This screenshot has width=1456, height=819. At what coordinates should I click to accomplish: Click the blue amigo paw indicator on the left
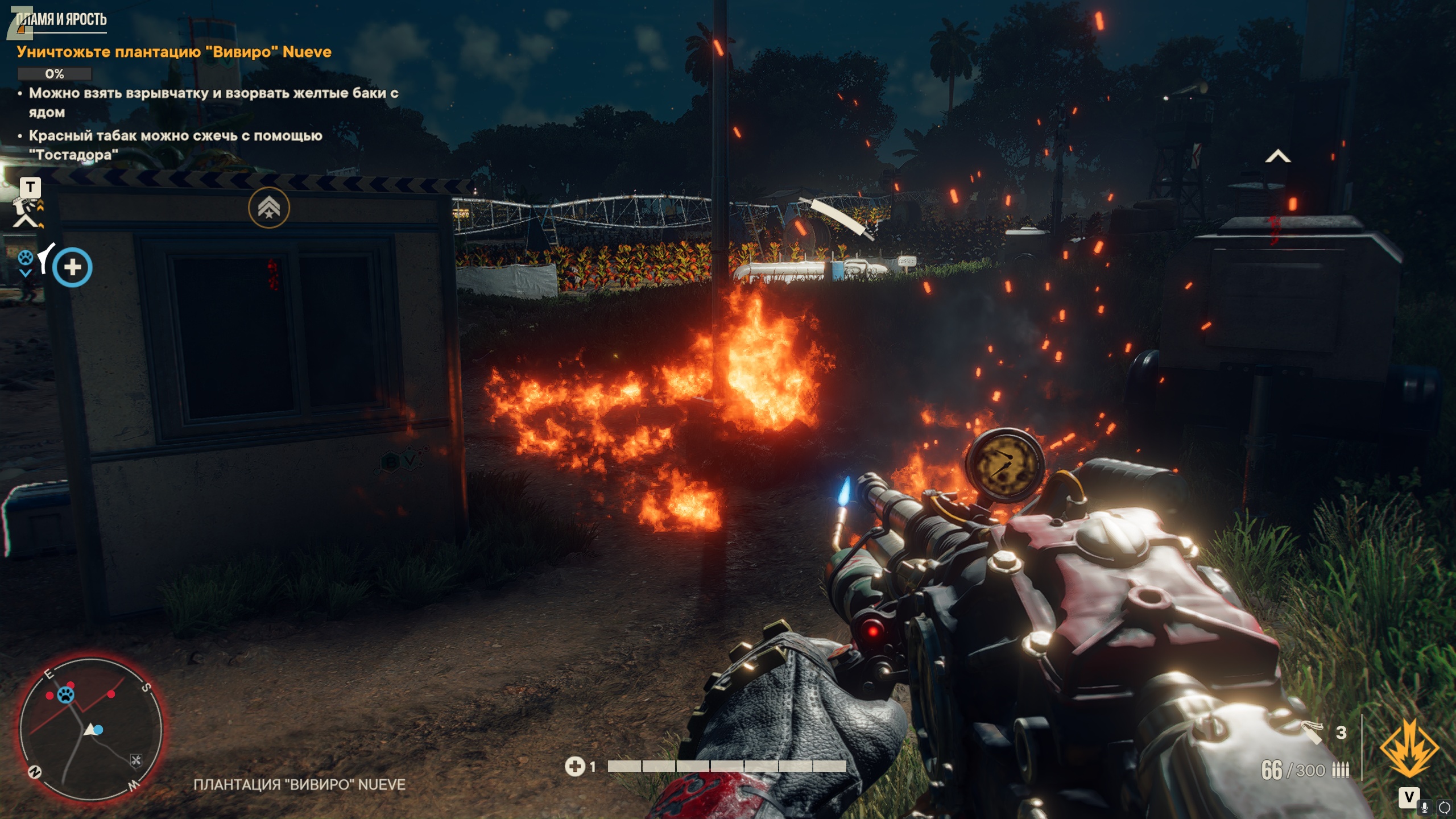25,259
